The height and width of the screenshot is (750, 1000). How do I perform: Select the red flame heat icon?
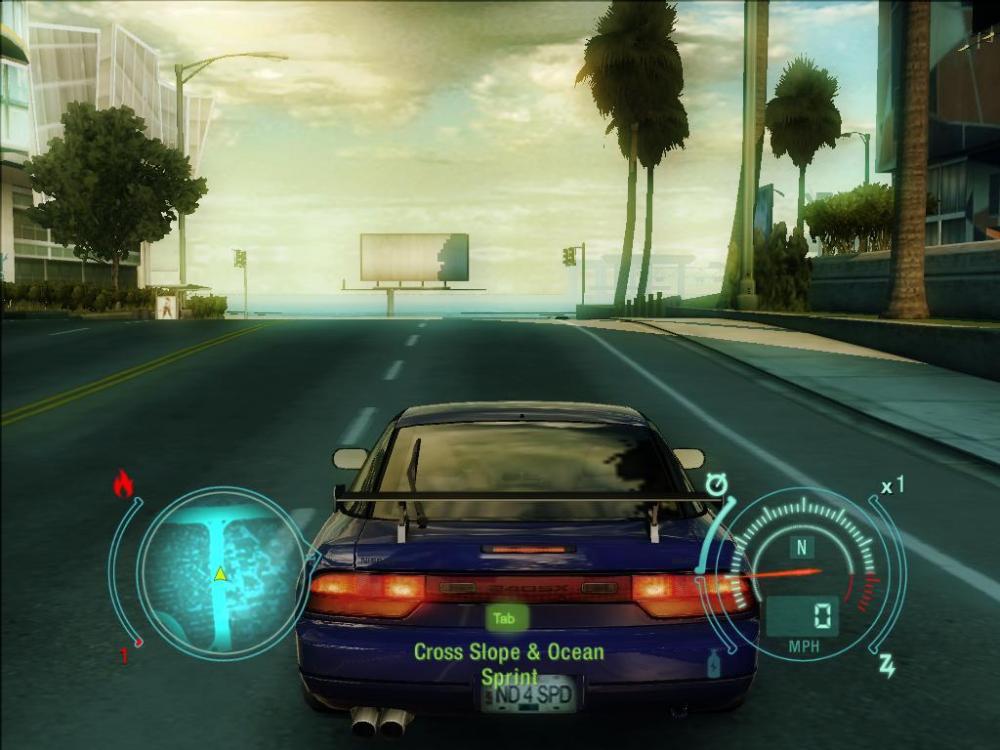click(123, 485)
